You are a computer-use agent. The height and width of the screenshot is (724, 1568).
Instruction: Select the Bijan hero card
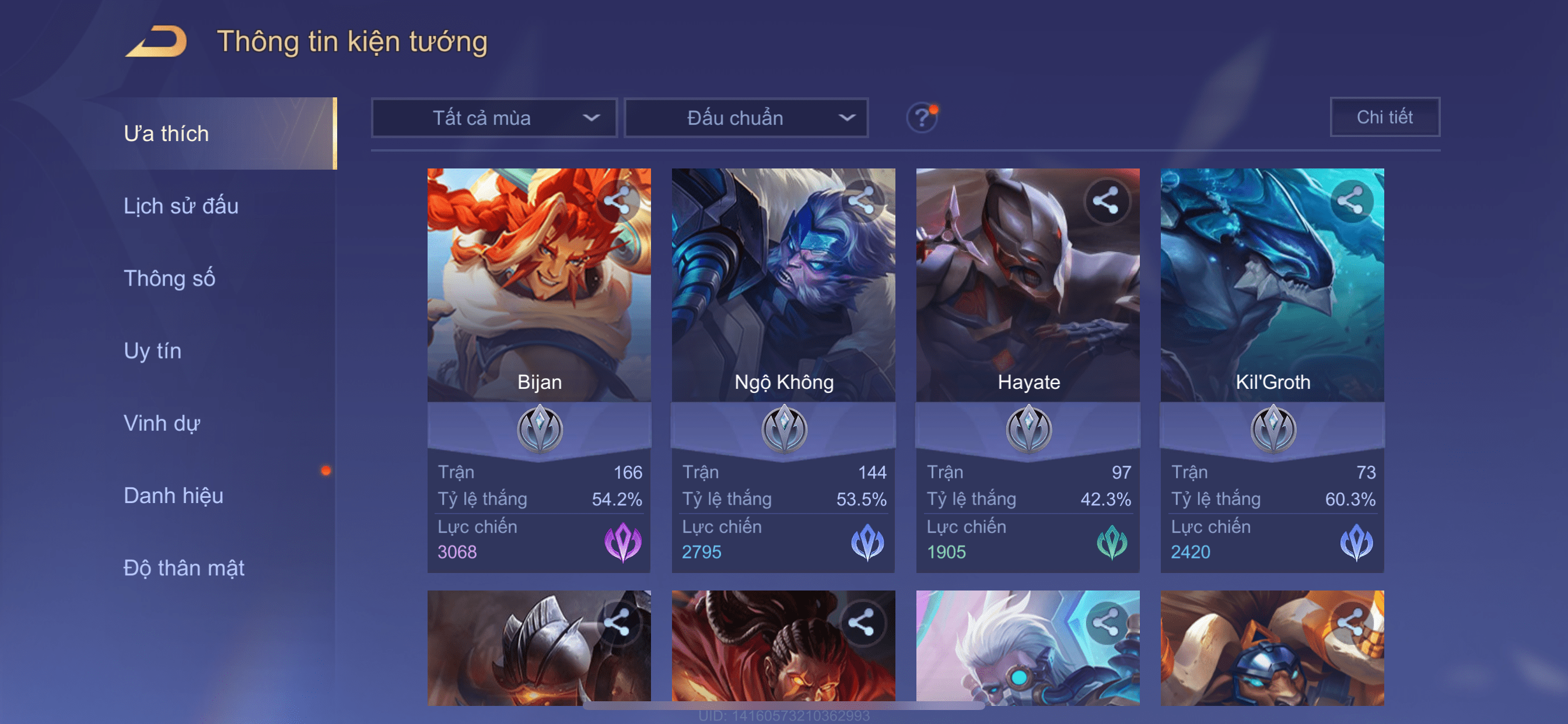(x=538, y=304)
